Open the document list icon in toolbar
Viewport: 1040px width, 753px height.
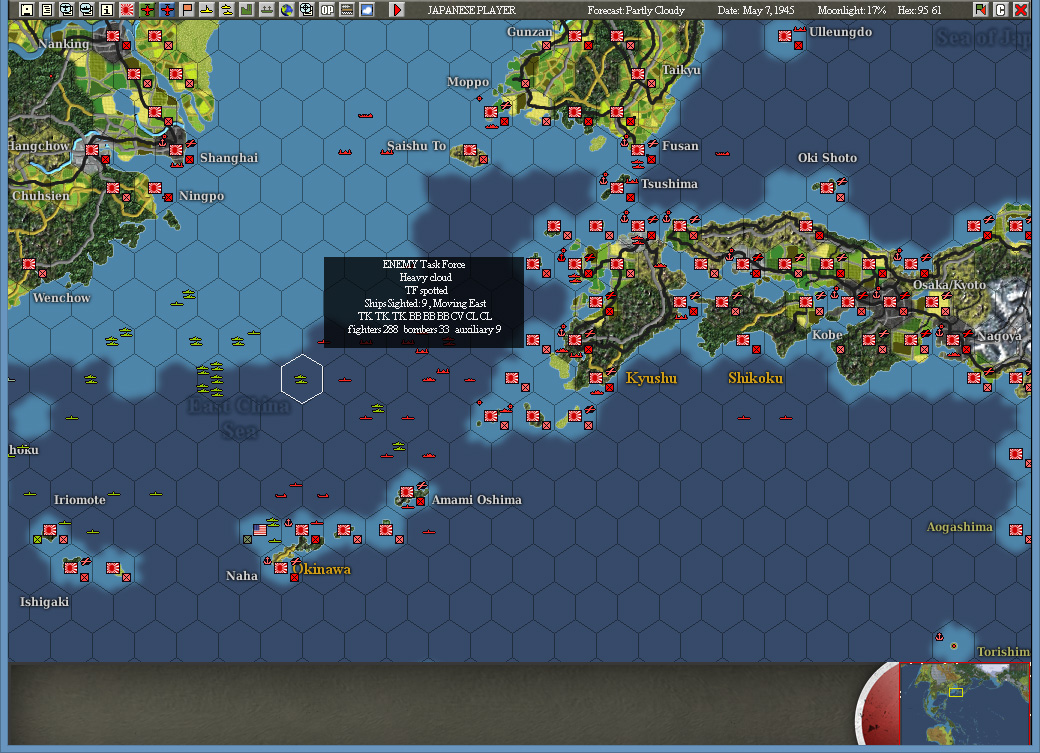[x=46, y=9]
